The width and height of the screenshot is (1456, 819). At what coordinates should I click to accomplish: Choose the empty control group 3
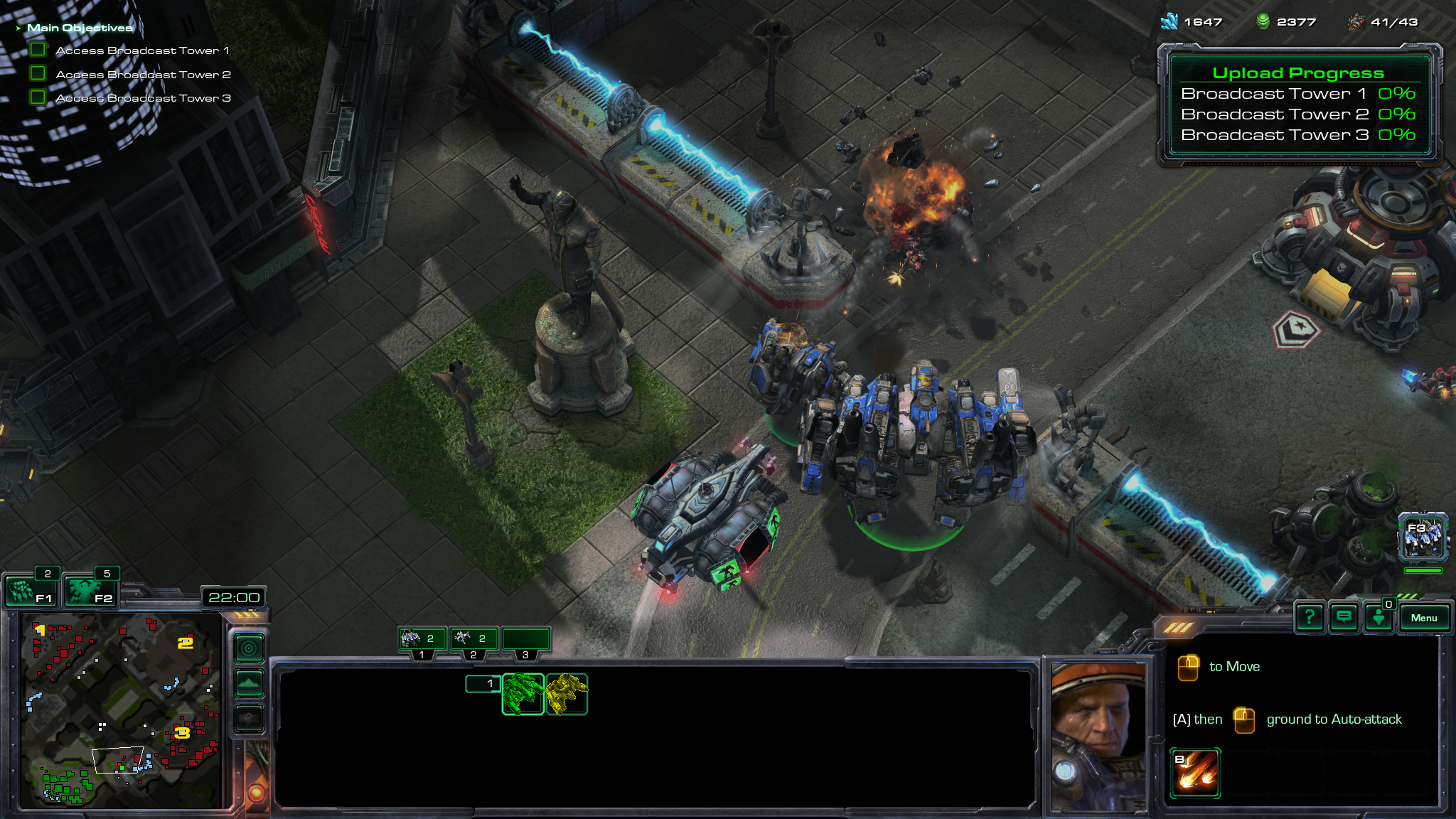pos(525,639)
